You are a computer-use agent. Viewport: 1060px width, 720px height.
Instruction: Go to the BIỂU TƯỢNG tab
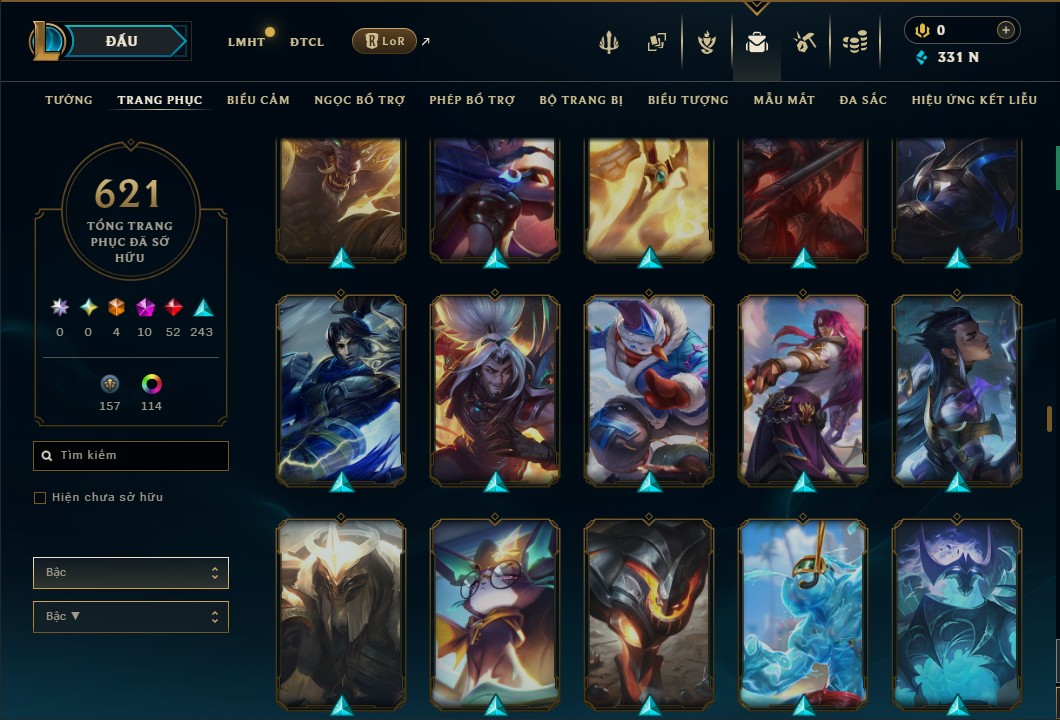tap(688, 100)
